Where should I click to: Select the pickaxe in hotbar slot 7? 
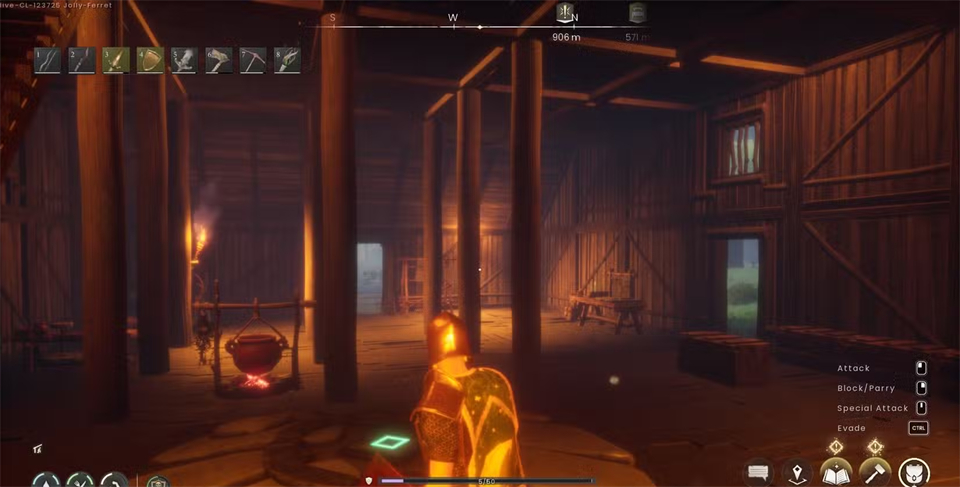pyautogui.click(x=253, y=60)
